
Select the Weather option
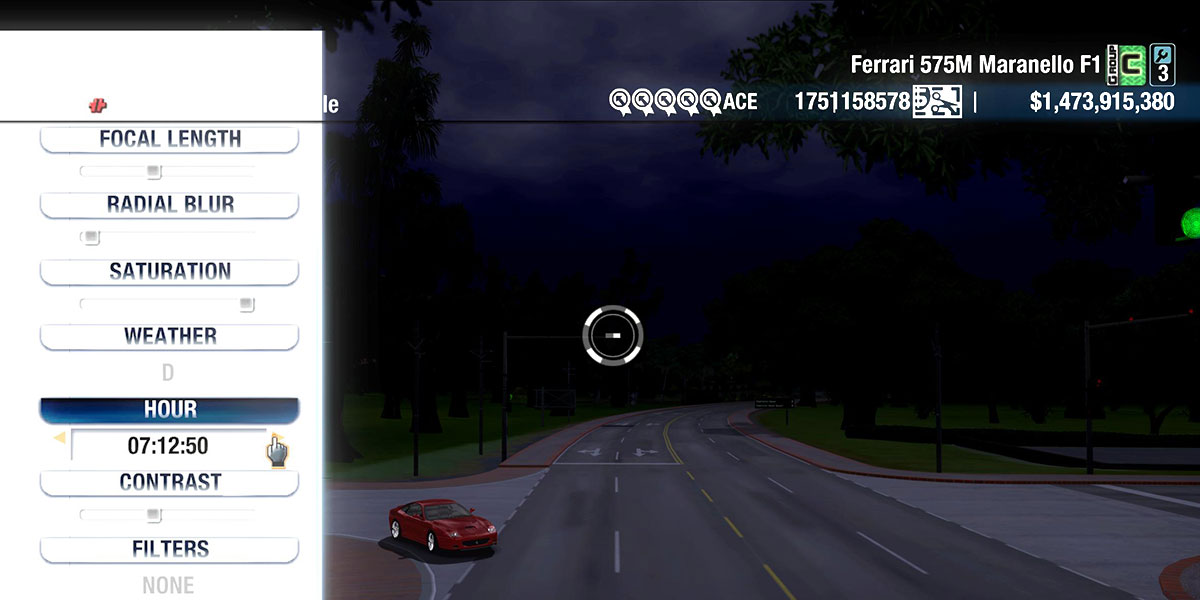pos(169,336)
